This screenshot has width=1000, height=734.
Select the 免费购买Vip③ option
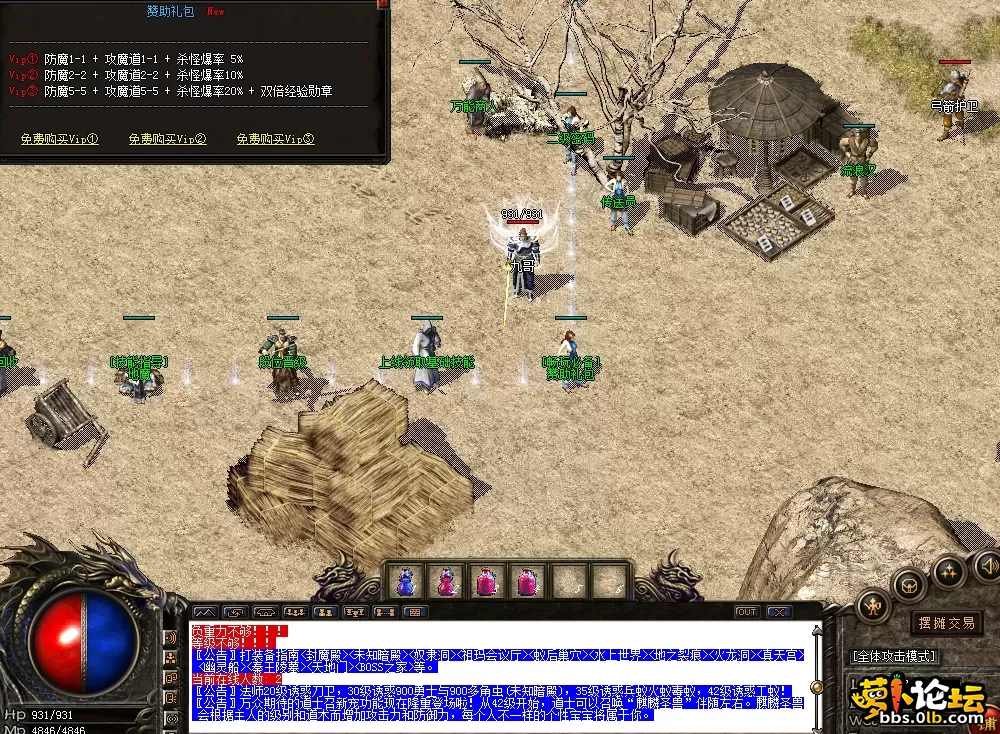tap(275, 139)
